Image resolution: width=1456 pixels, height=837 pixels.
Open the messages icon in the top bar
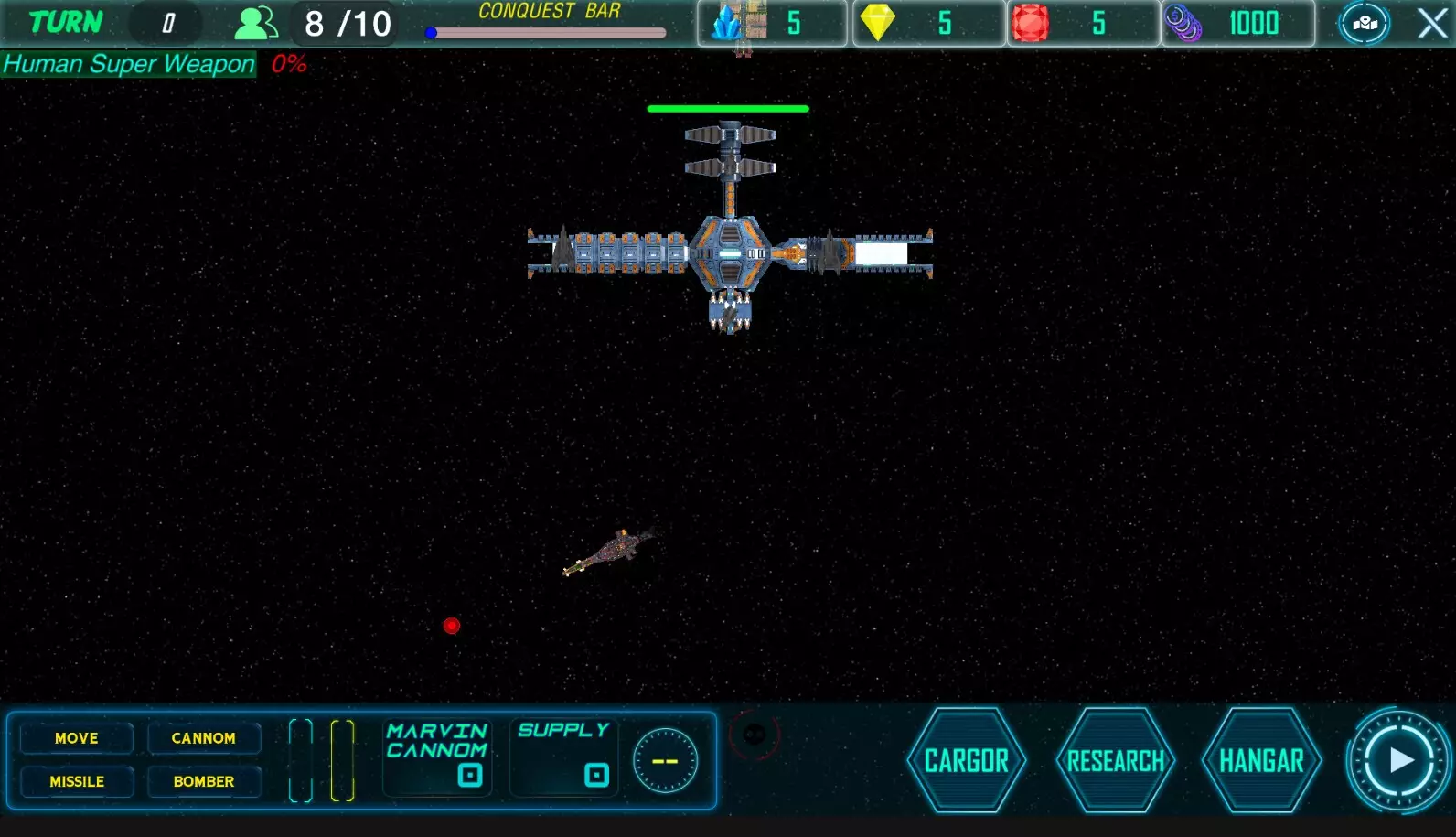point(1364,23)
